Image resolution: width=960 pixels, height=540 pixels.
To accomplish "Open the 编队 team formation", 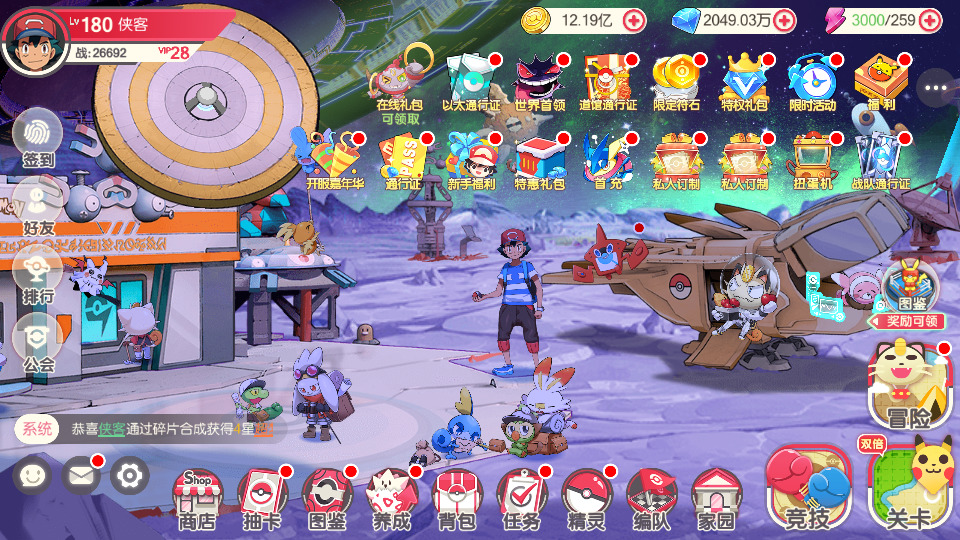I will (x=651, y=498).
